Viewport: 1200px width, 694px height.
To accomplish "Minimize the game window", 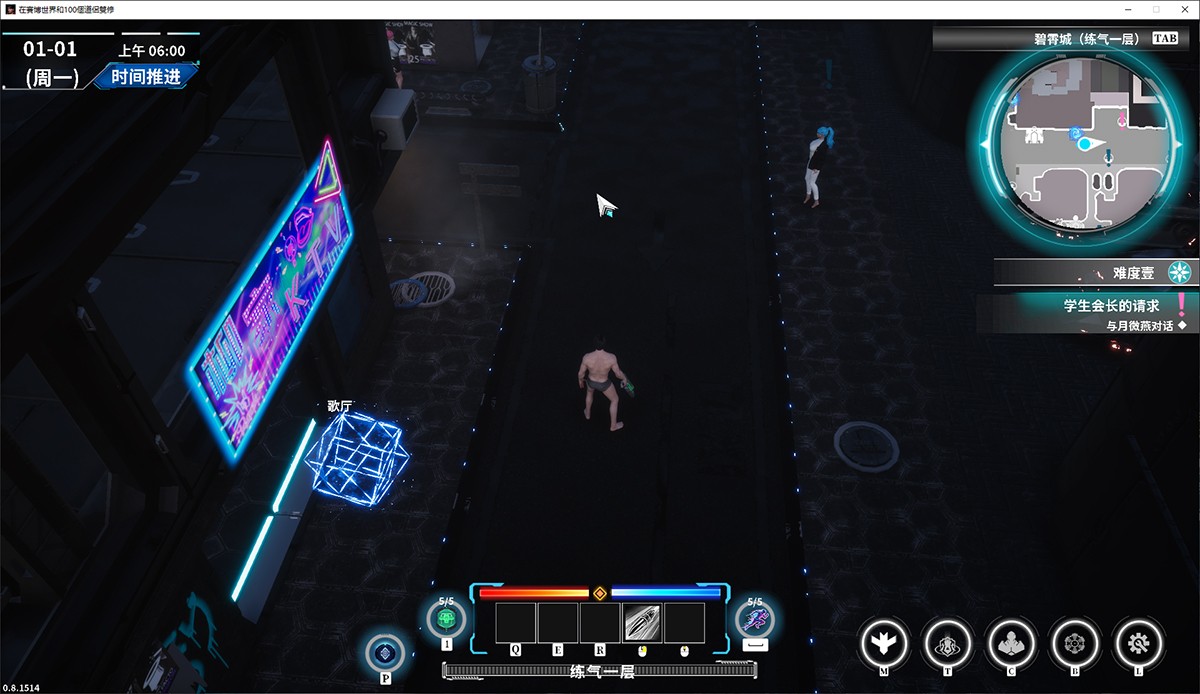I will point(1129,9).
